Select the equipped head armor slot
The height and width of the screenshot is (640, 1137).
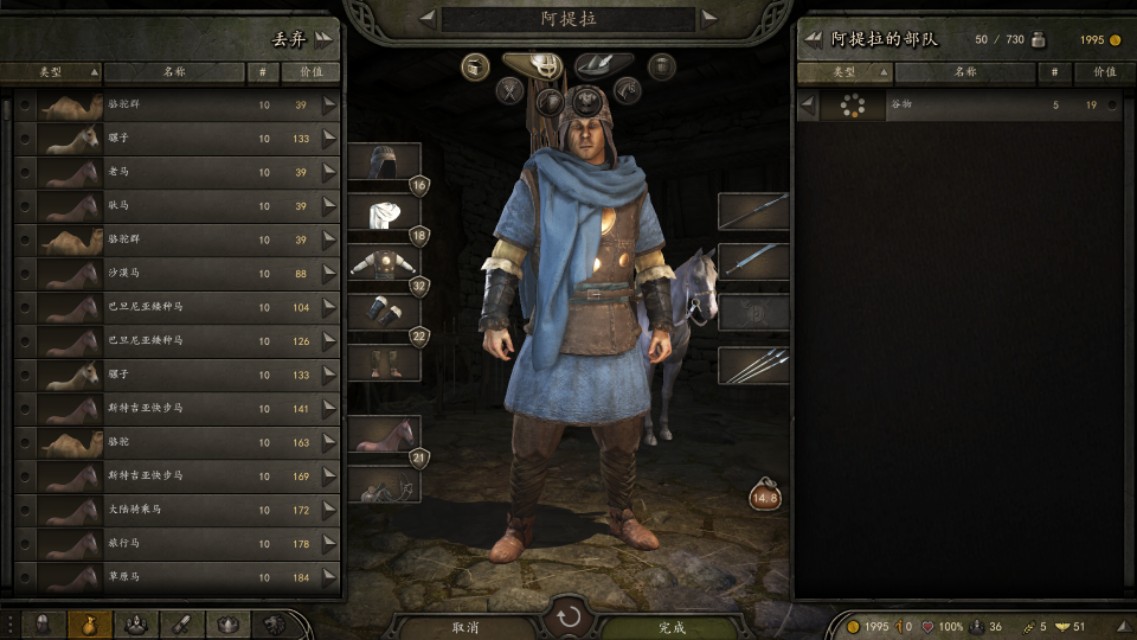[384, 162]
